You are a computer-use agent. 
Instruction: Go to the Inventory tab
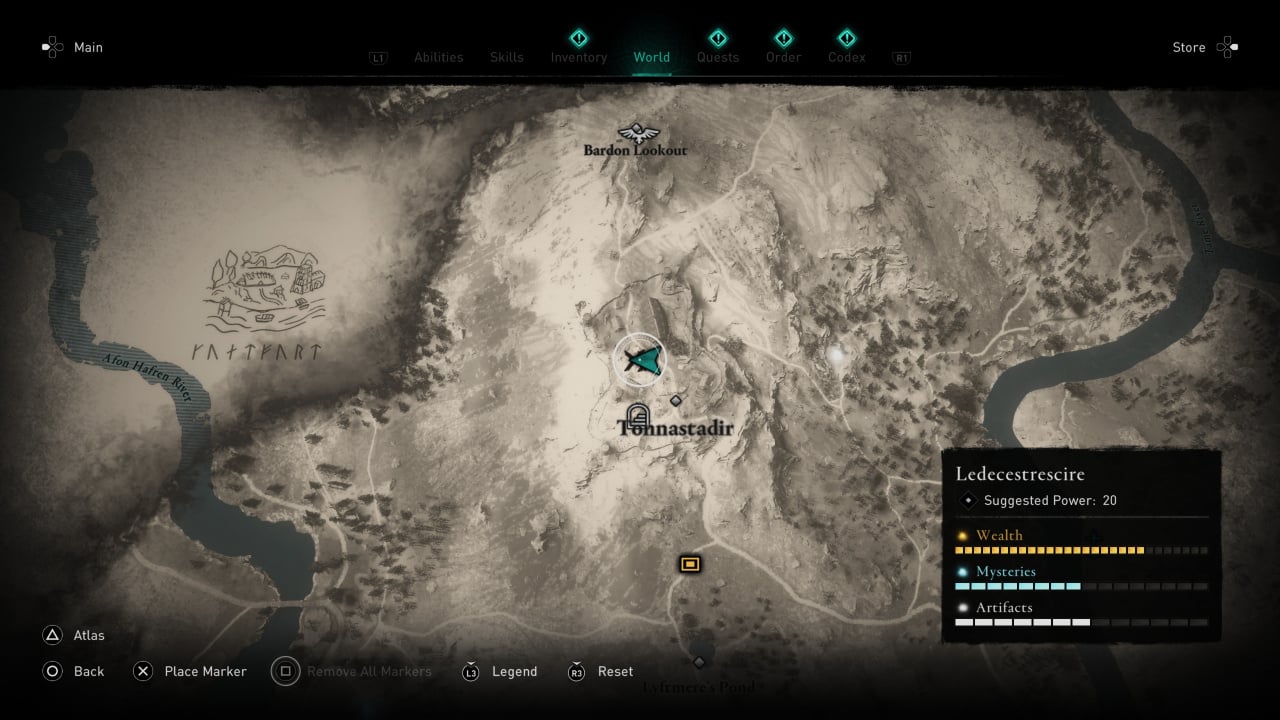point(578,57)
